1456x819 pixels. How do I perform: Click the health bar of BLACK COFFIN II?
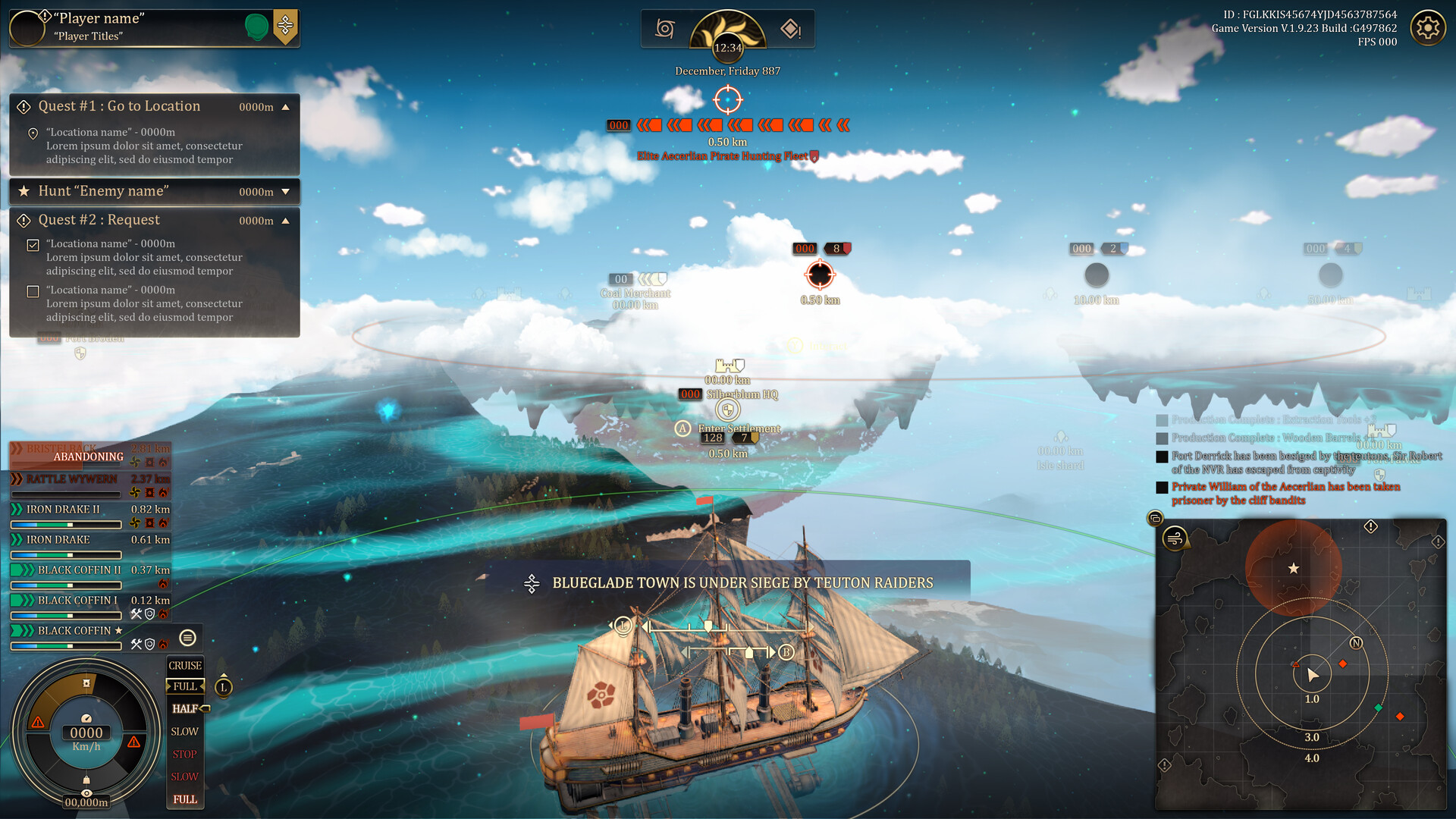(66, 585)
